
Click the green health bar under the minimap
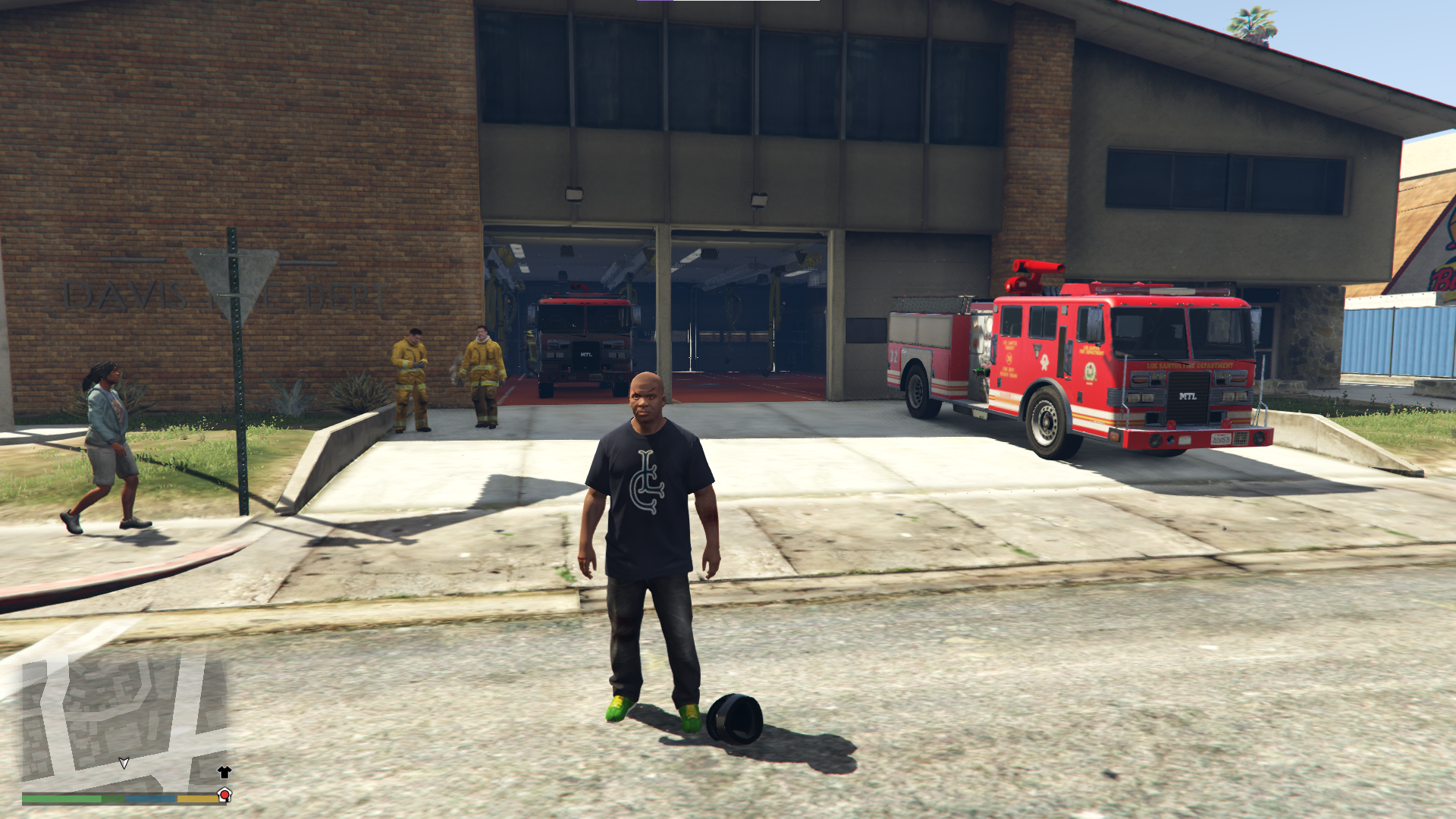click(61, 798)
